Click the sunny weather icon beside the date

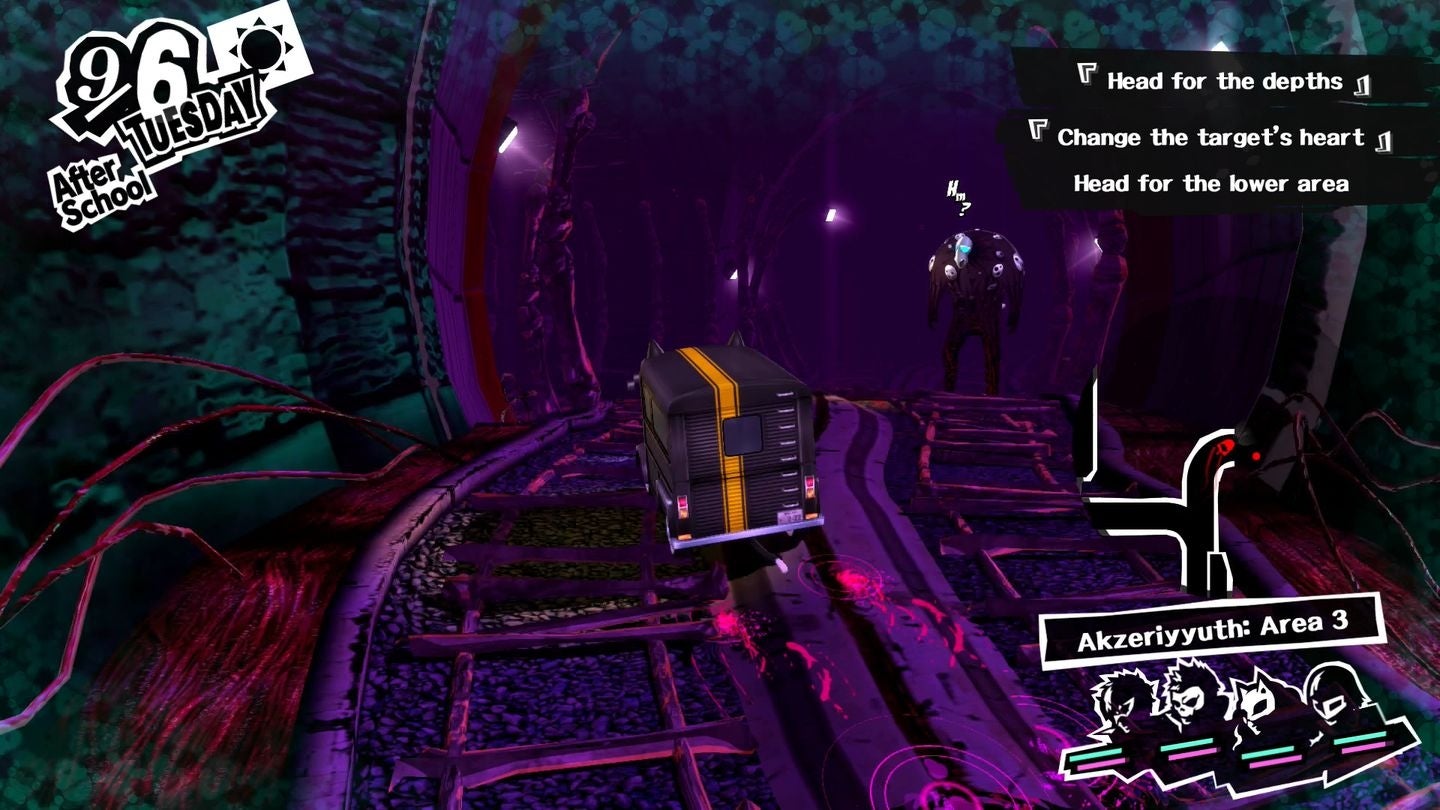[x=262, y=50]
